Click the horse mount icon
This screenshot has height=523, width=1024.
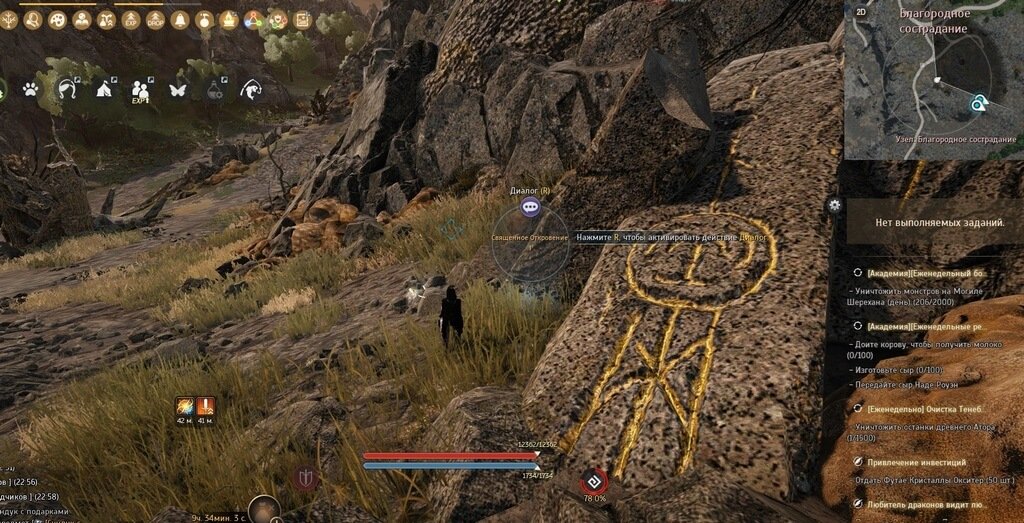pos(67,90)
